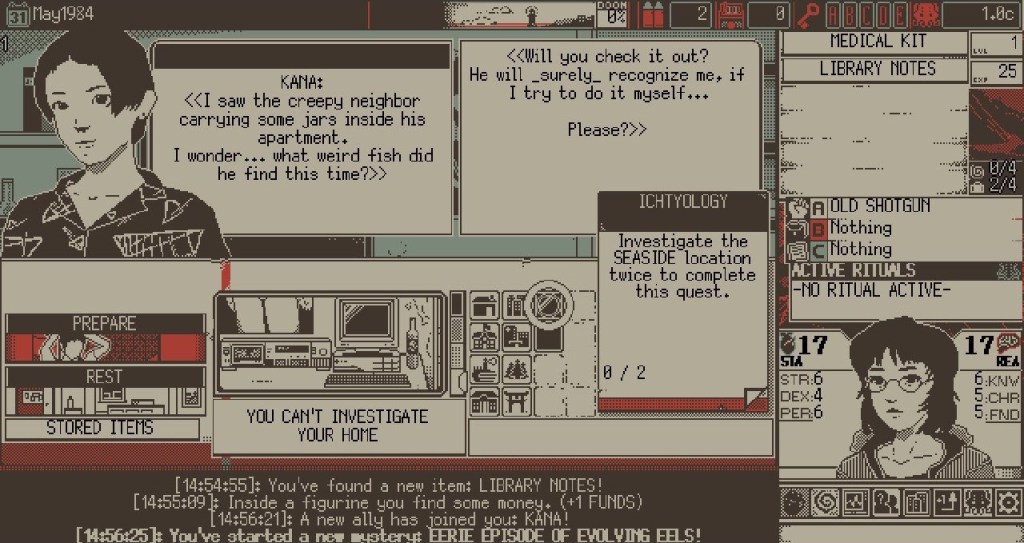Click the OLD SHOTGUN weapon slot
The image size is (1024, 543).
[880, 206]
